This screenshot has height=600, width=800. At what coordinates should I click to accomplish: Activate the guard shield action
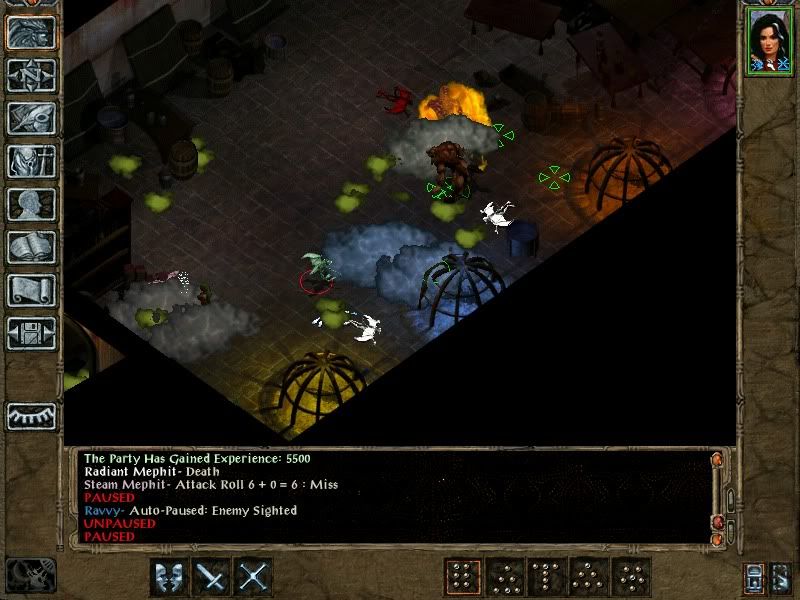click(169, 577)
